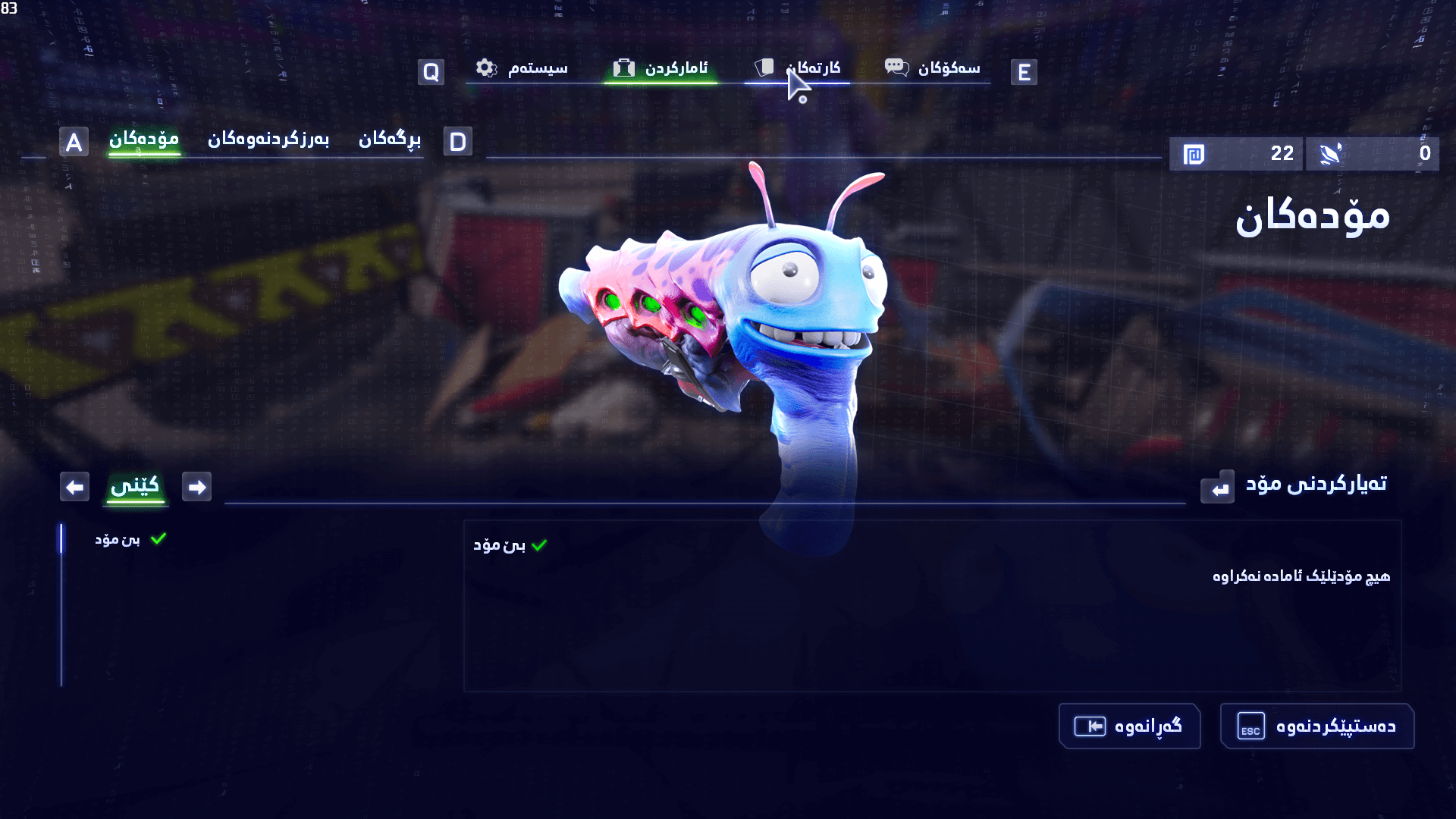Image resolution: width=1456 pixels, height=819 pixels.
Task: Select the مۆدەکان sub-tab
Action: coord(144,140)
